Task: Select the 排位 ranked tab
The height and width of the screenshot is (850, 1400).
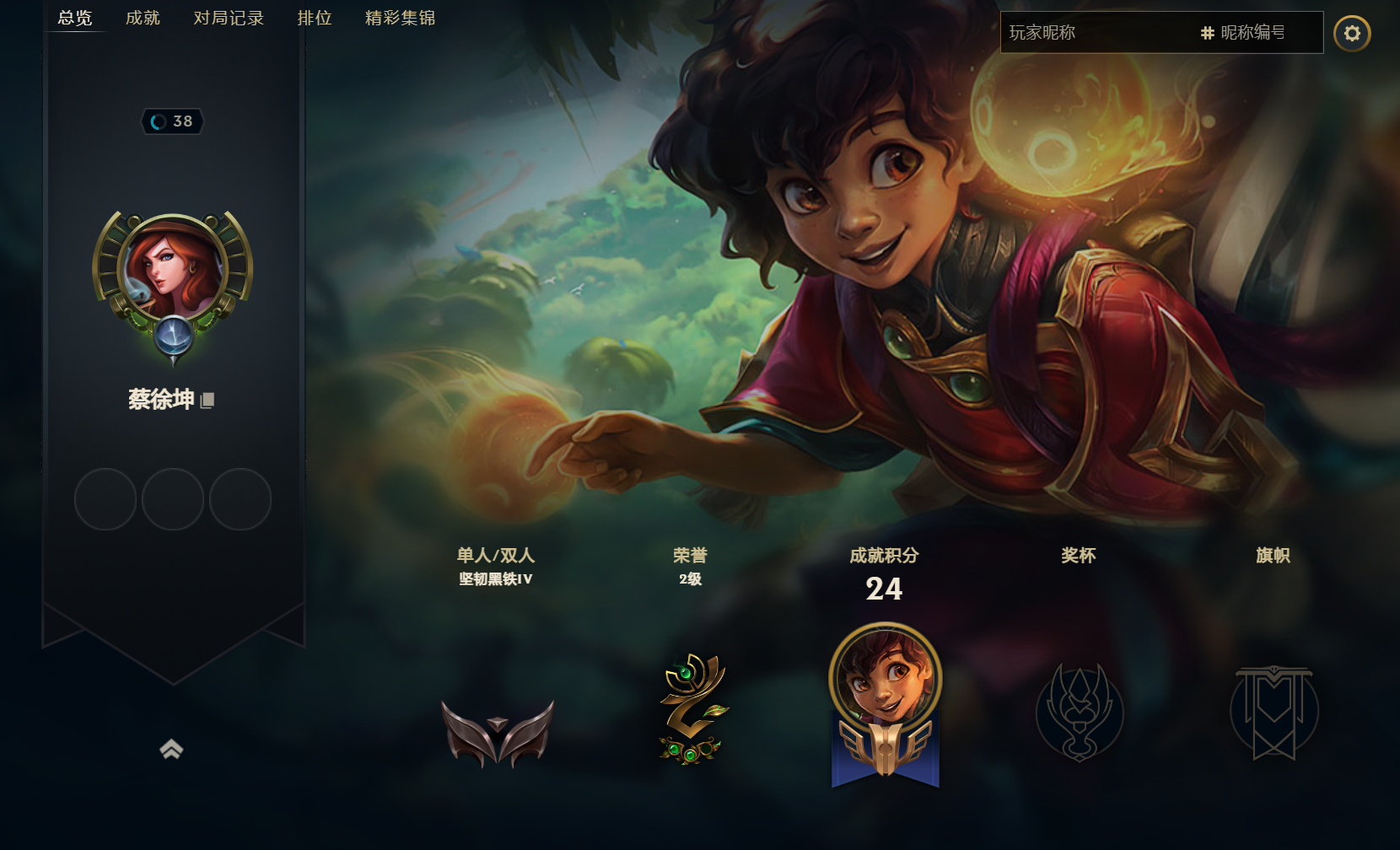Action: [315, 18]
